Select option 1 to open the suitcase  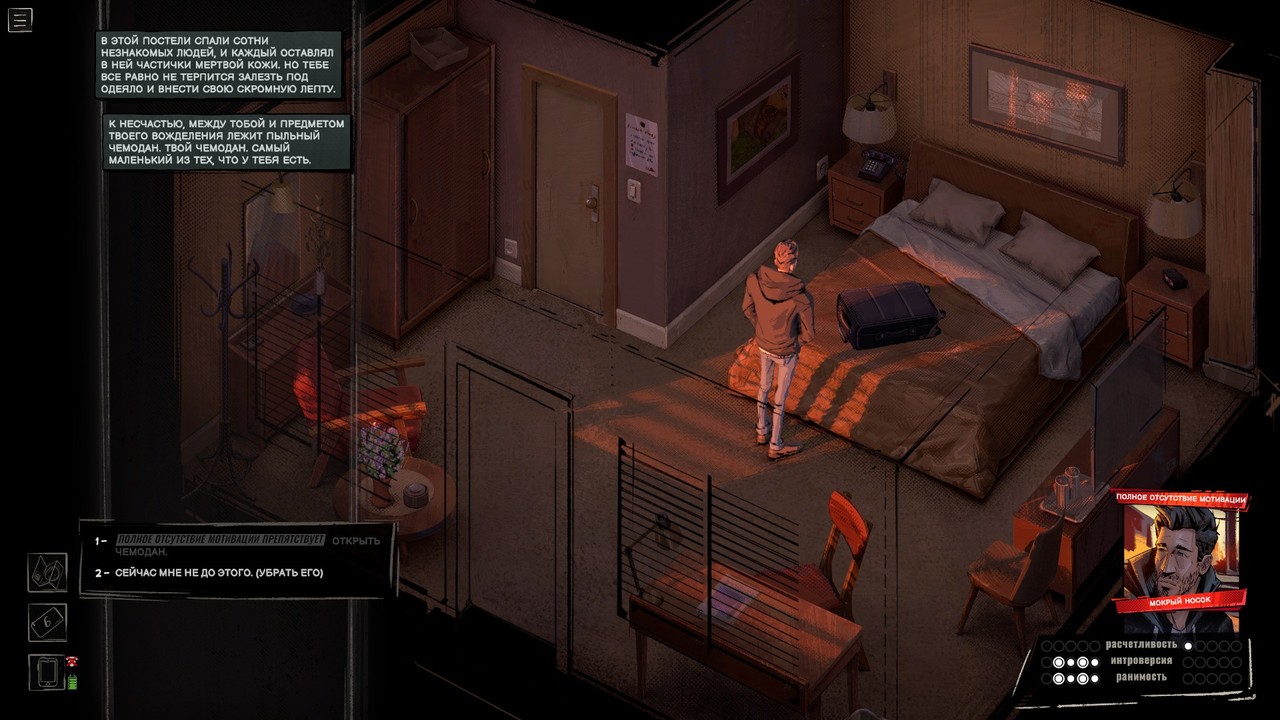pos(238,545)
